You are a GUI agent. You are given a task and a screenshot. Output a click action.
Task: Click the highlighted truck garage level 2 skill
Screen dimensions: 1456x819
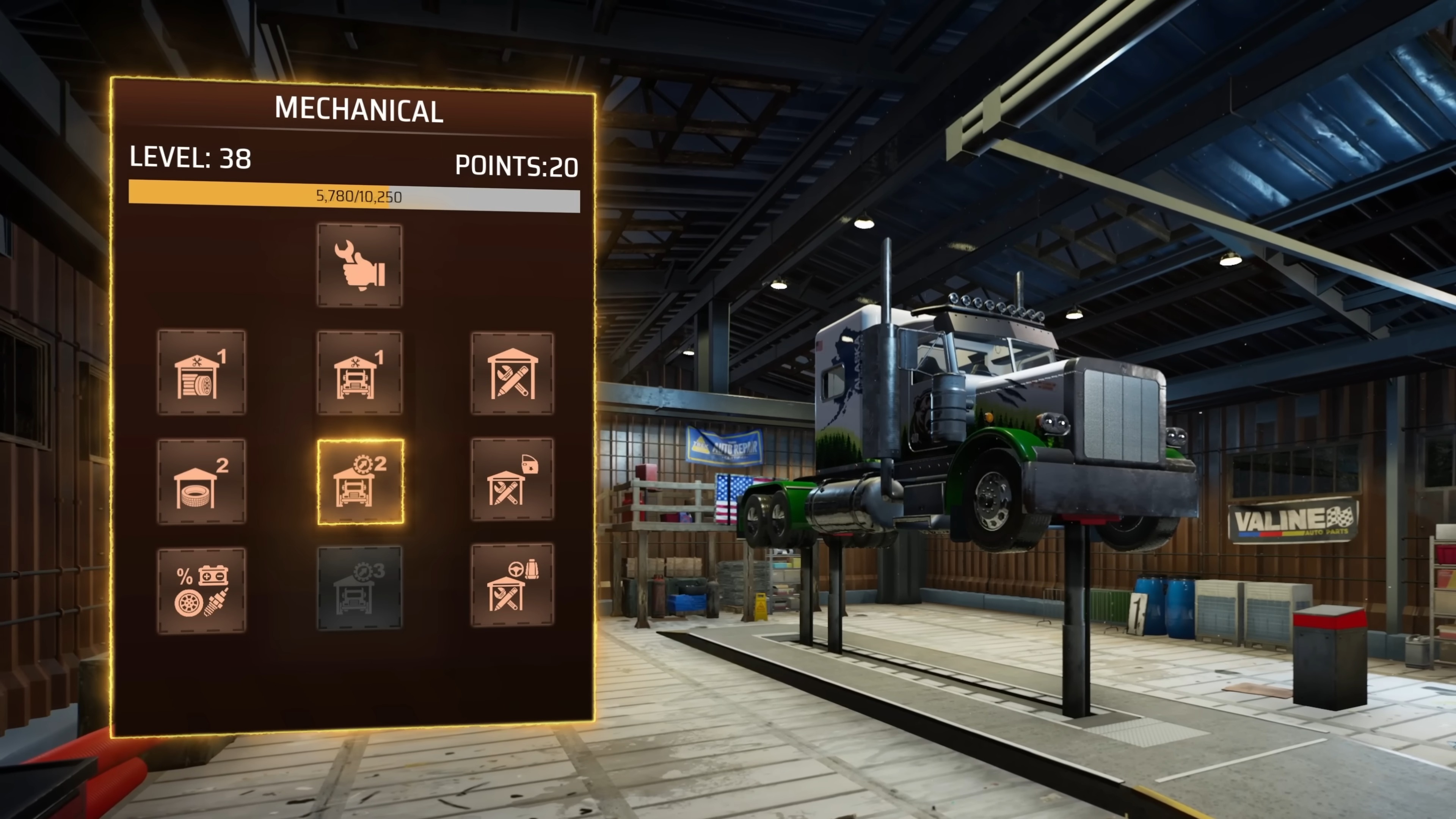pos(361,482)
